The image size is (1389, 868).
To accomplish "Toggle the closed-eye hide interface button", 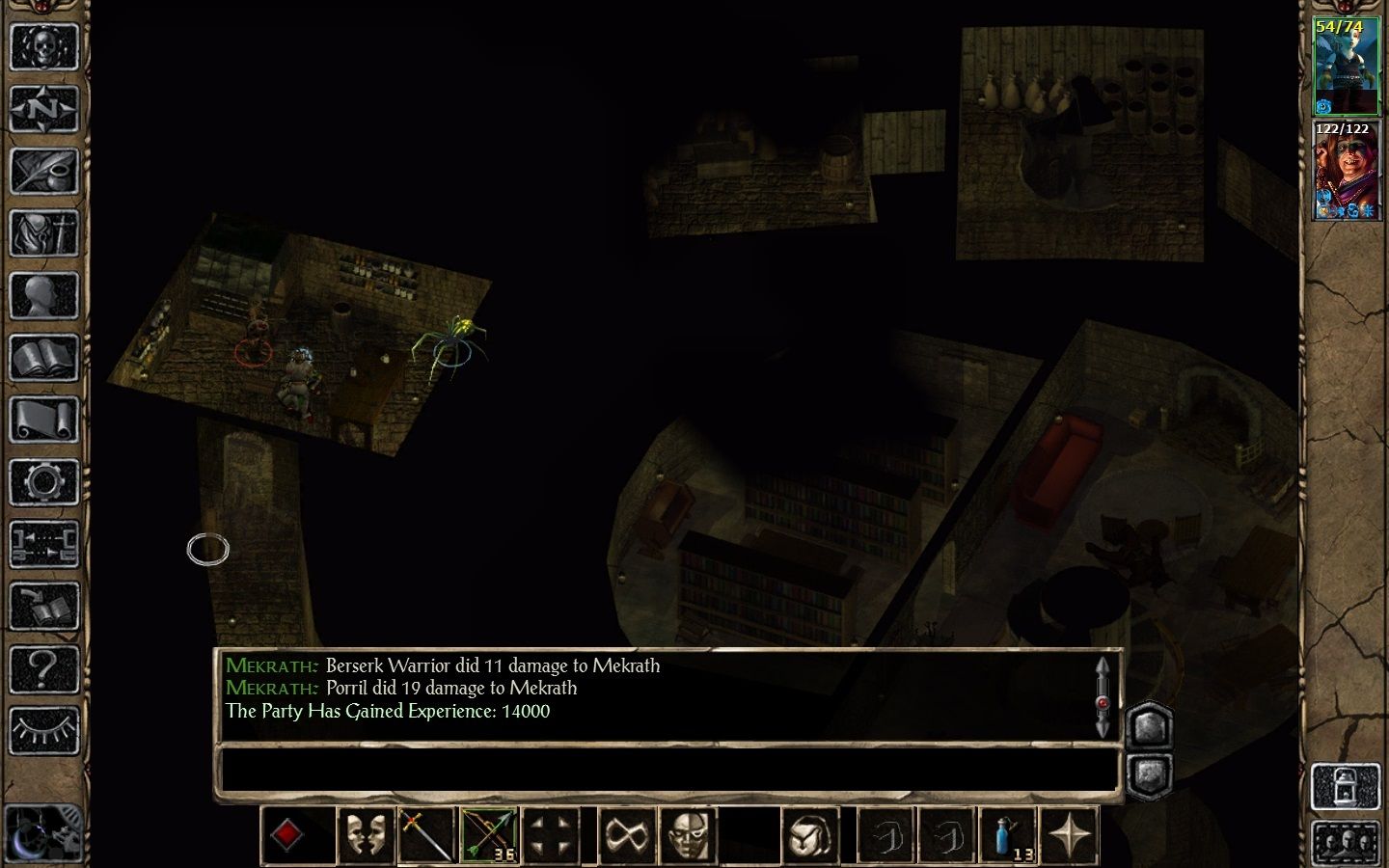I will [x=43, y=731].
